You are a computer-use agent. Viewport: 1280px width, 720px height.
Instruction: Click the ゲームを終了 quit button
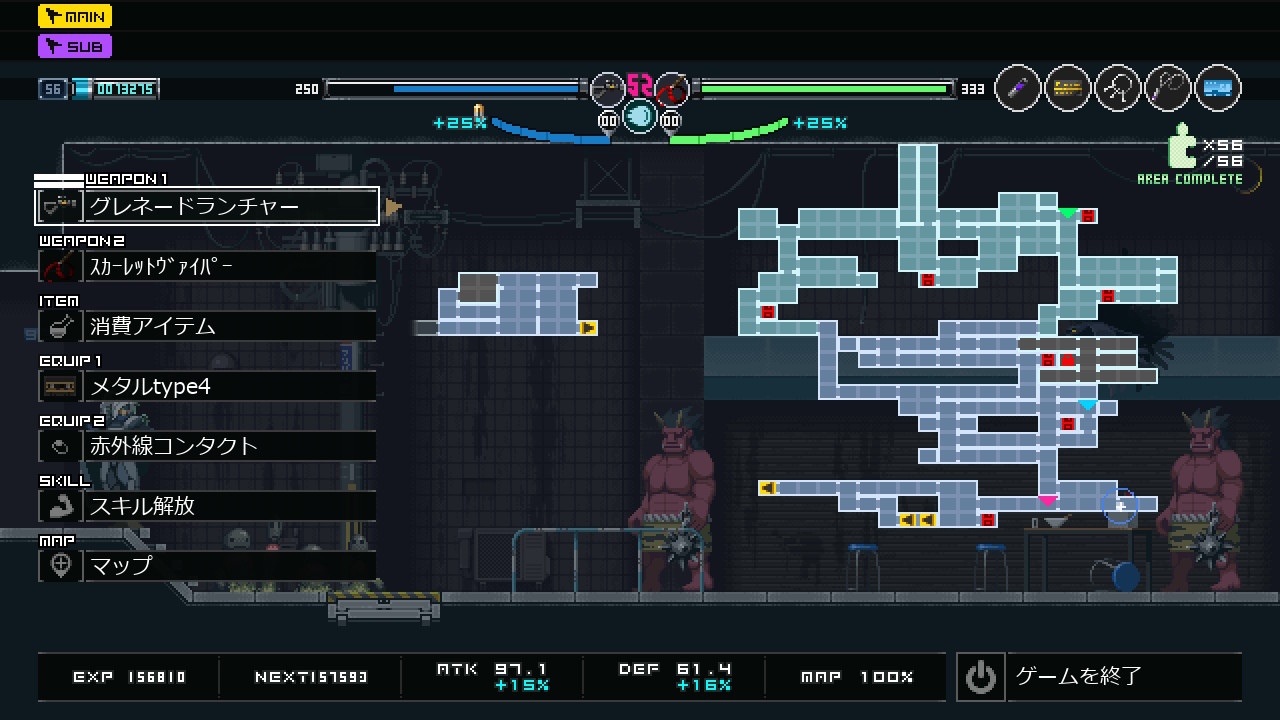coord(1099,677)
